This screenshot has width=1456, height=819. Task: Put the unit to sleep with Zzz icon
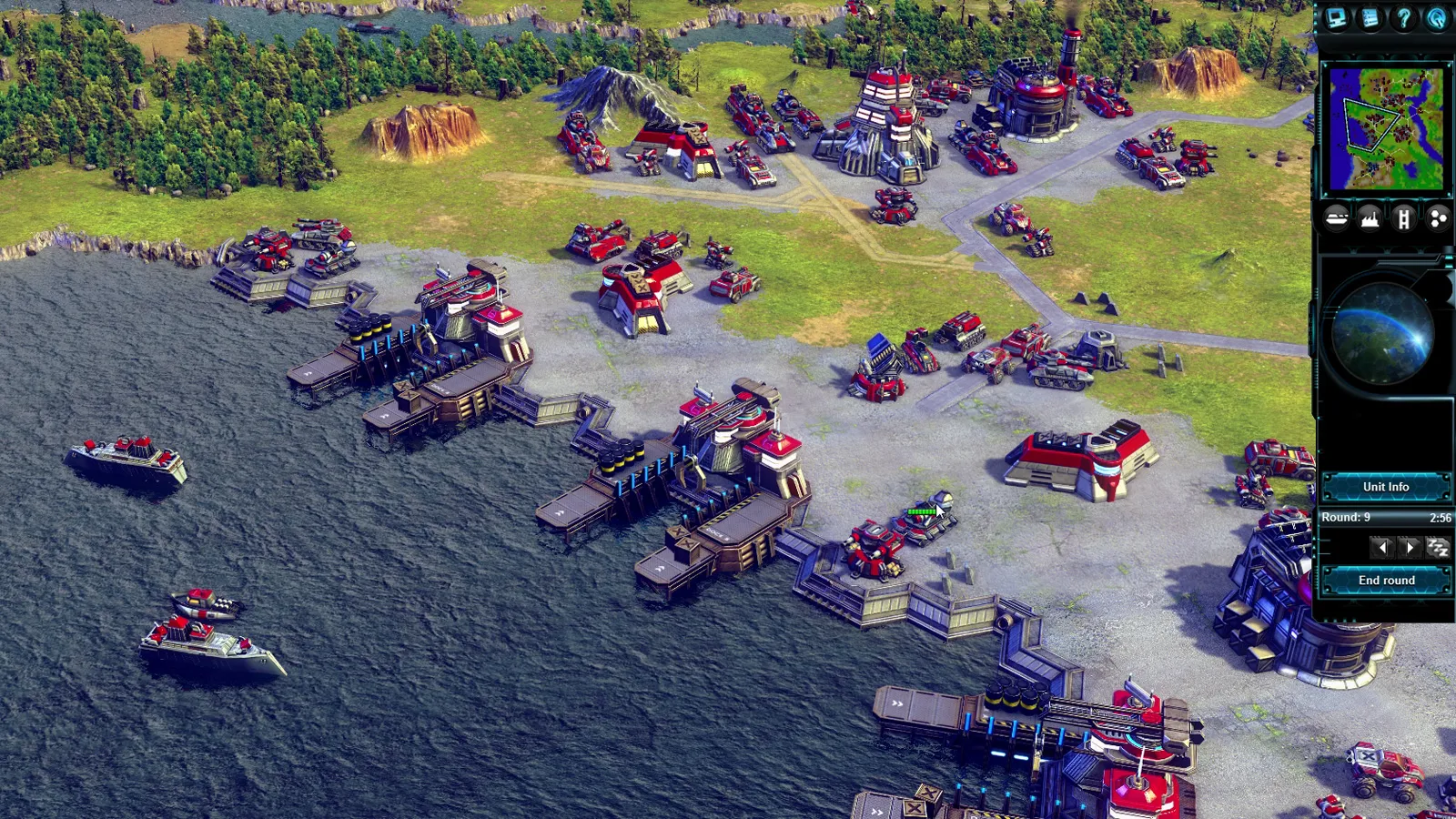pos(1440,547)
